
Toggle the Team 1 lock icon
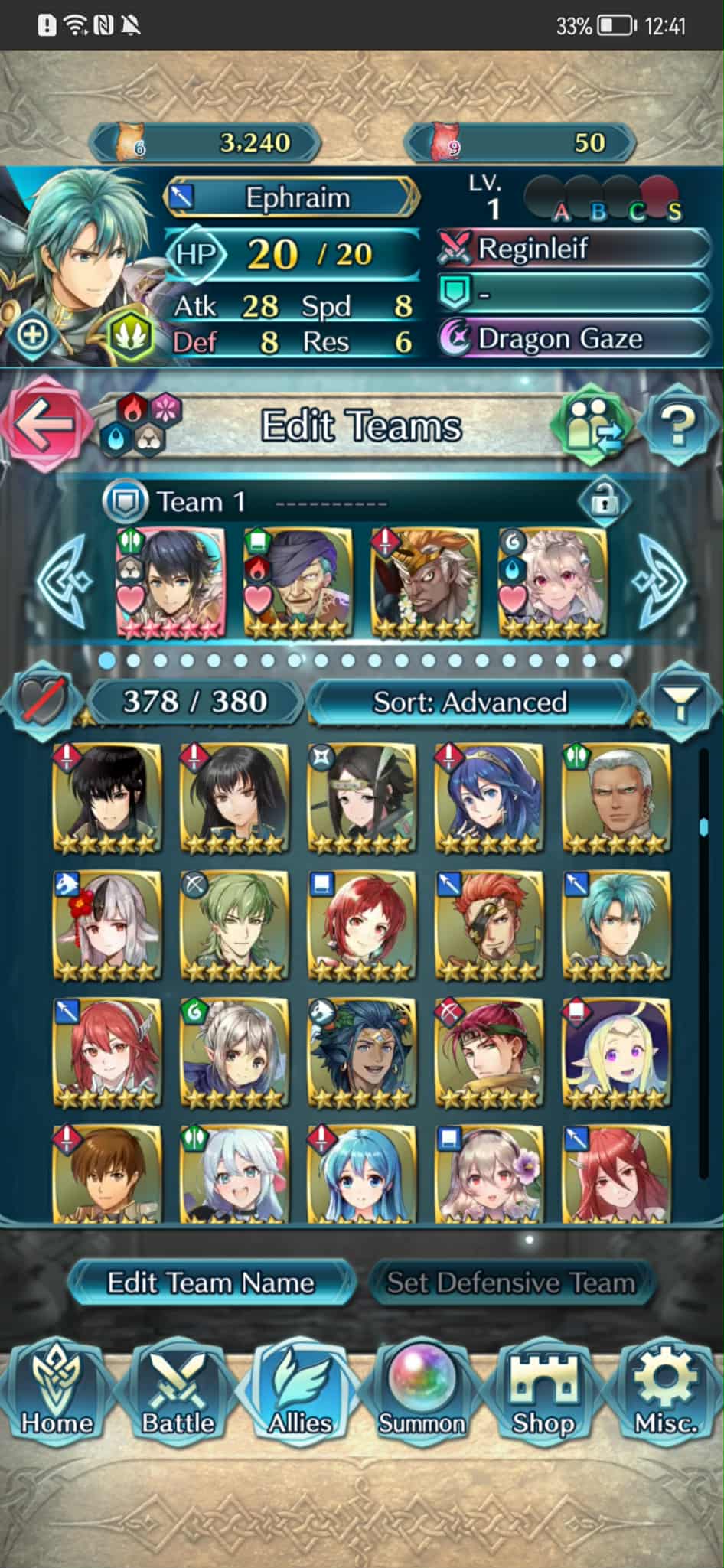[x=604, y=501]
